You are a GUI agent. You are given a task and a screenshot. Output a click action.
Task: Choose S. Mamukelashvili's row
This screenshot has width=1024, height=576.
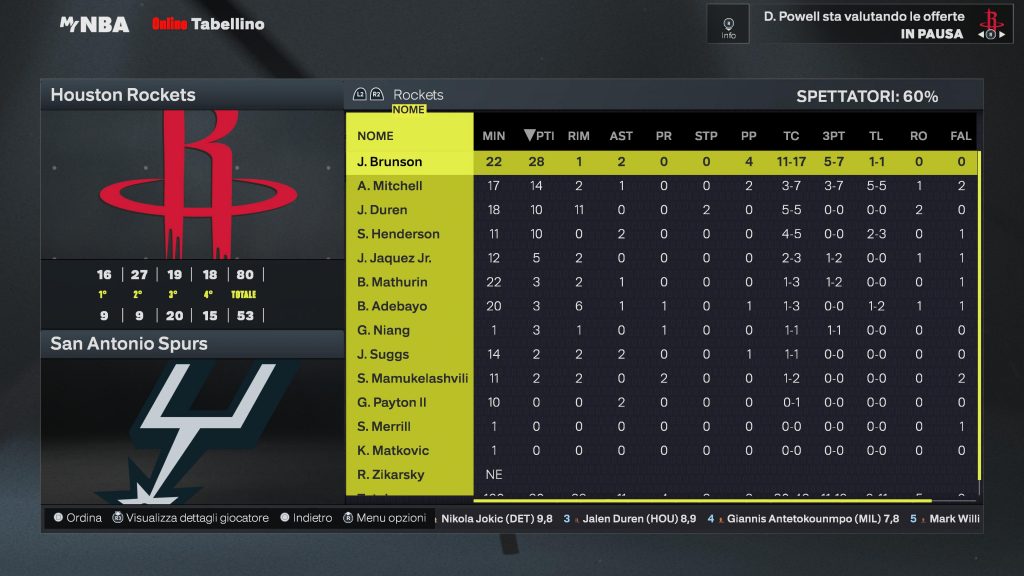pyautogui.click(x=413, y=378)
